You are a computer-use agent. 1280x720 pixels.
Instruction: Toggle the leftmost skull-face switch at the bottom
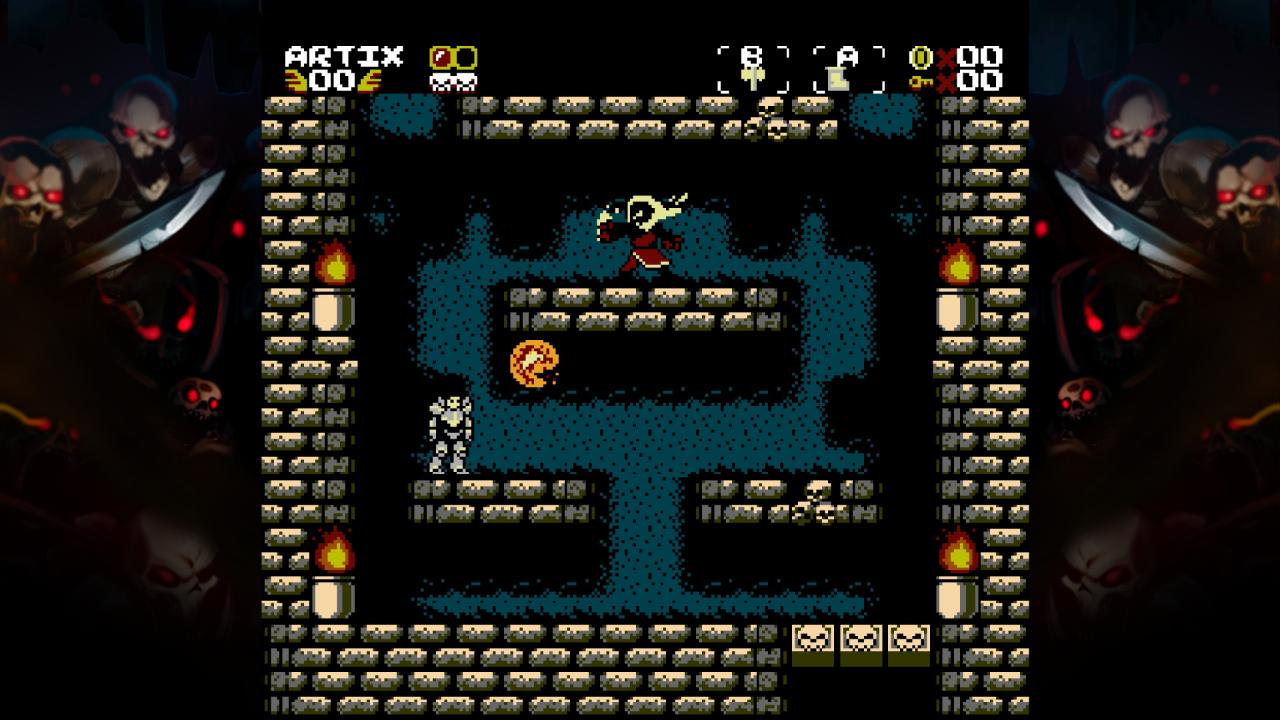coord(812,640)
